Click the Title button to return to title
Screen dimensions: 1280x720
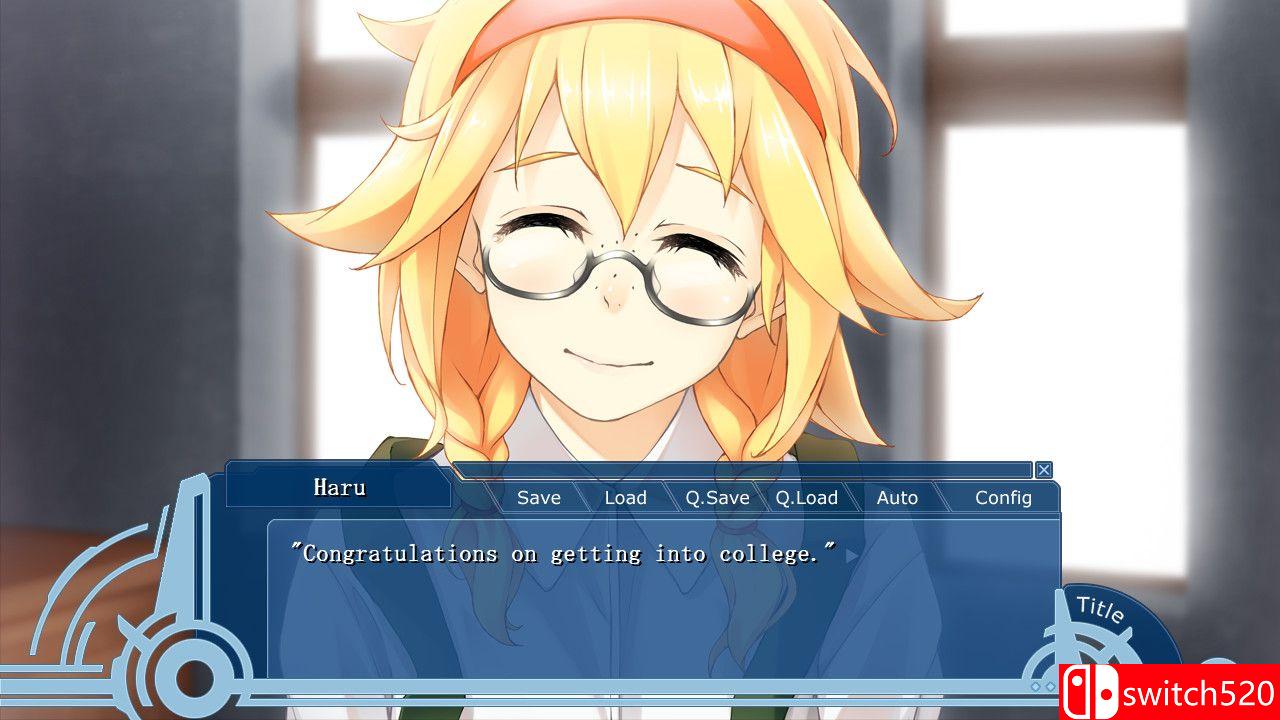pyautogui.click(x=1100, y=608)
